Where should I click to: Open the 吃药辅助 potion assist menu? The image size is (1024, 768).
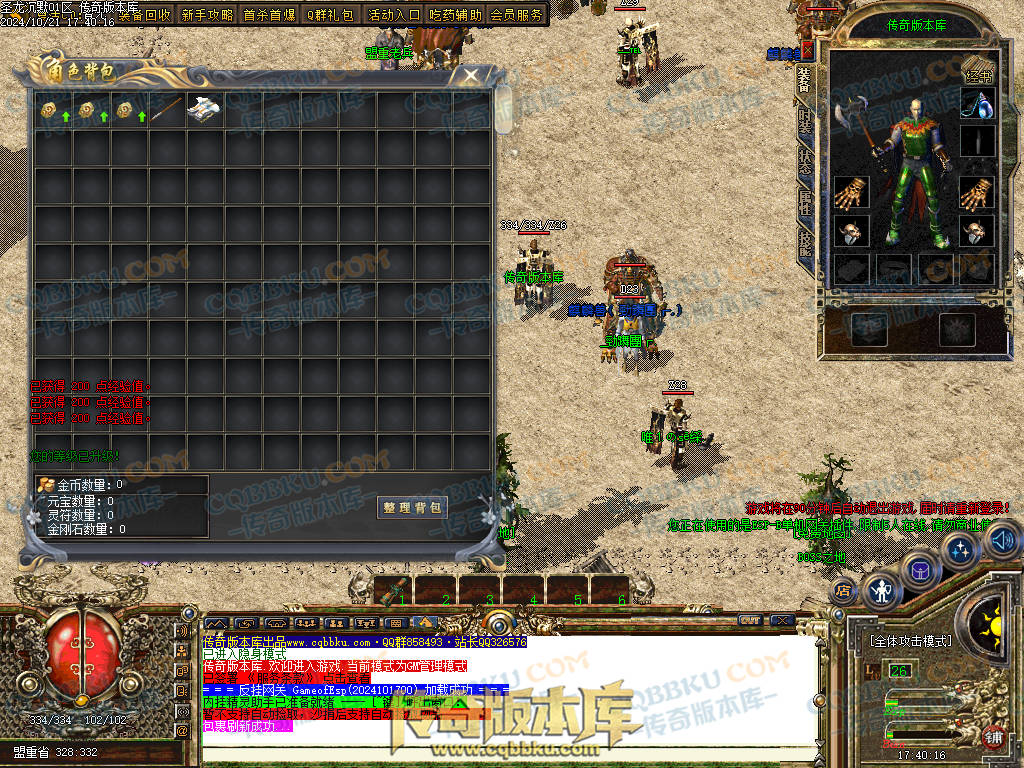[x=455, y=15]
